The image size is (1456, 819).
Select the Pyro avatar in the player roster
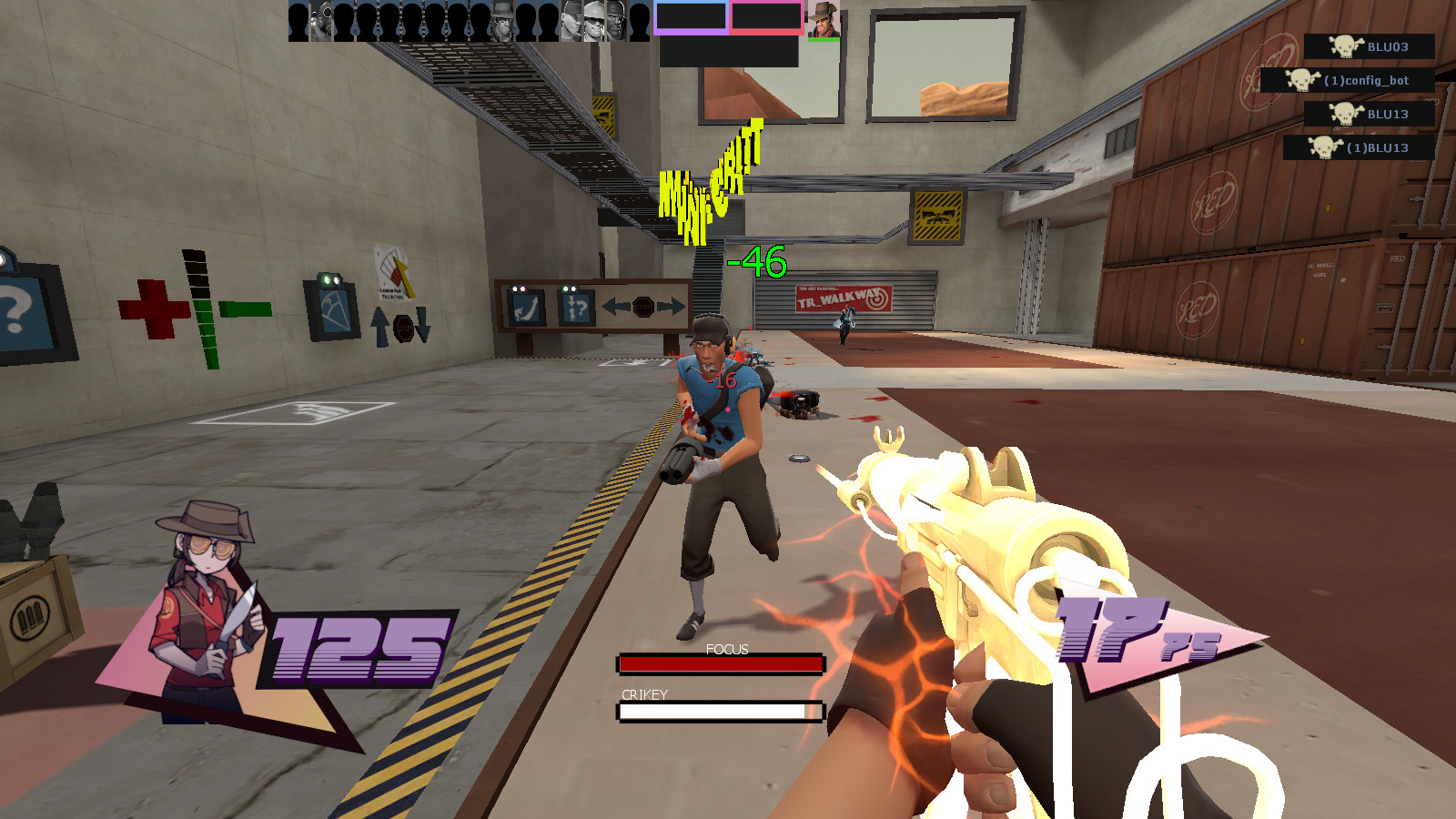321,23
